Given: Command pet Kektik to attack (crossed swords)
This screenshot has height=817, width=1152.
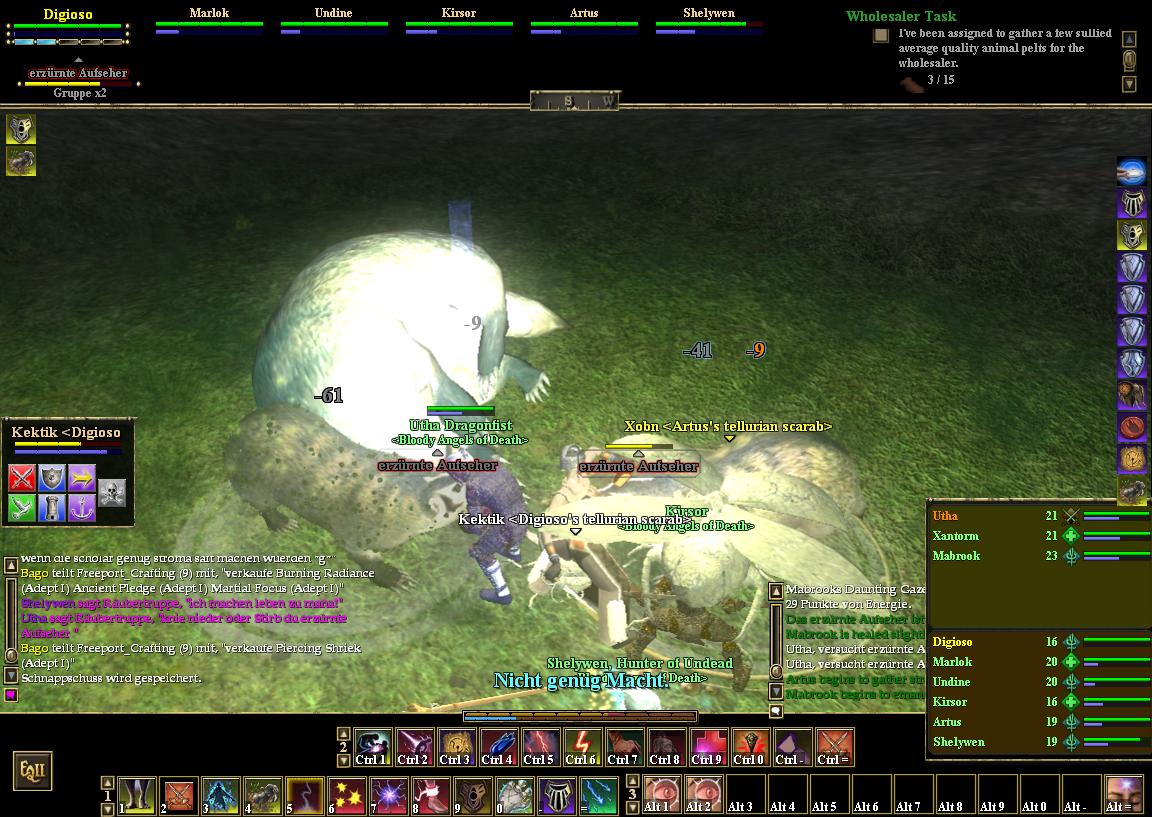Looking at the screenshot, I should click(x=22, y=478).
